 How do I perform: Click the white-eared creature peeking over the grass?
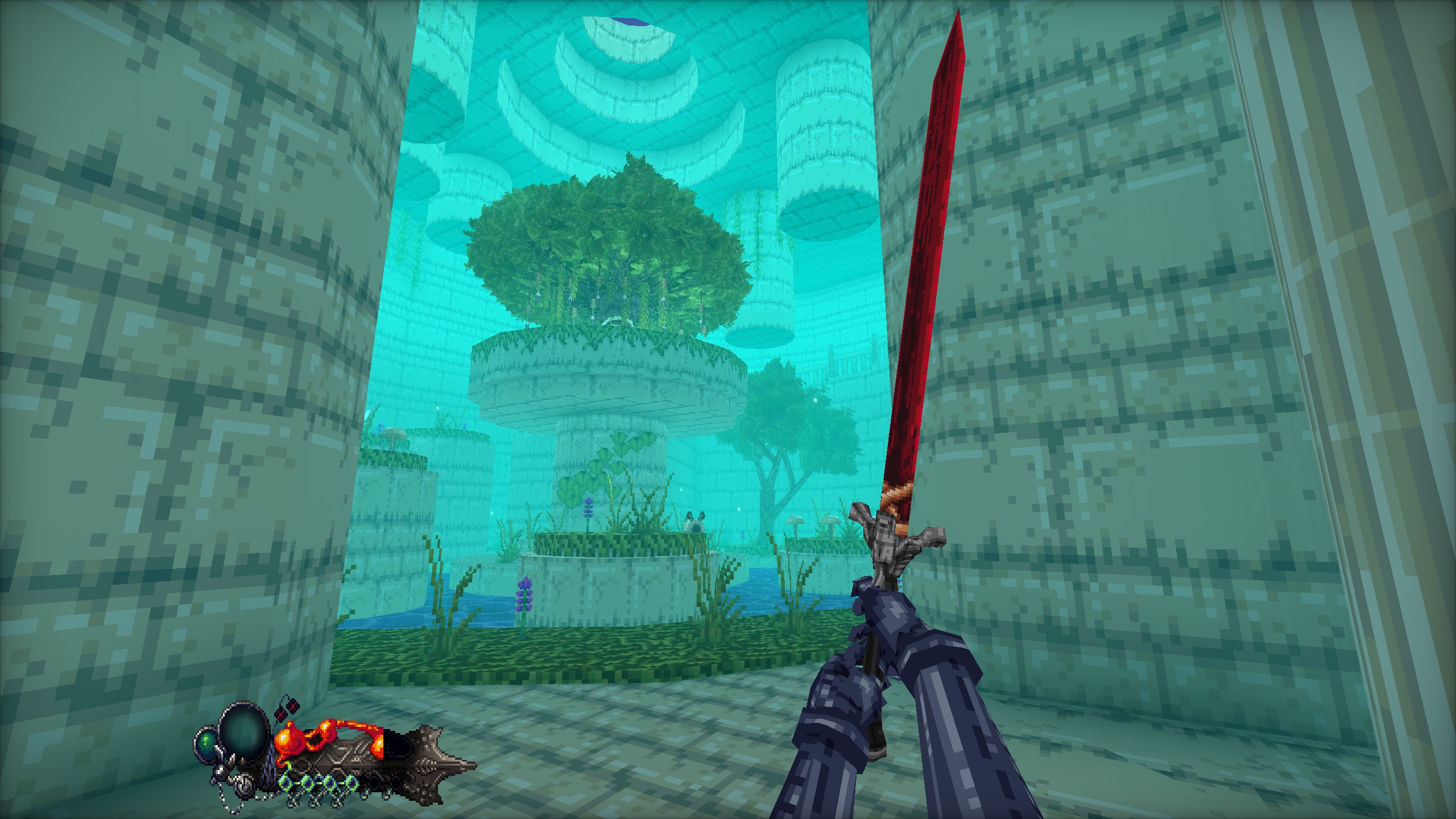(x=696, y=523)
